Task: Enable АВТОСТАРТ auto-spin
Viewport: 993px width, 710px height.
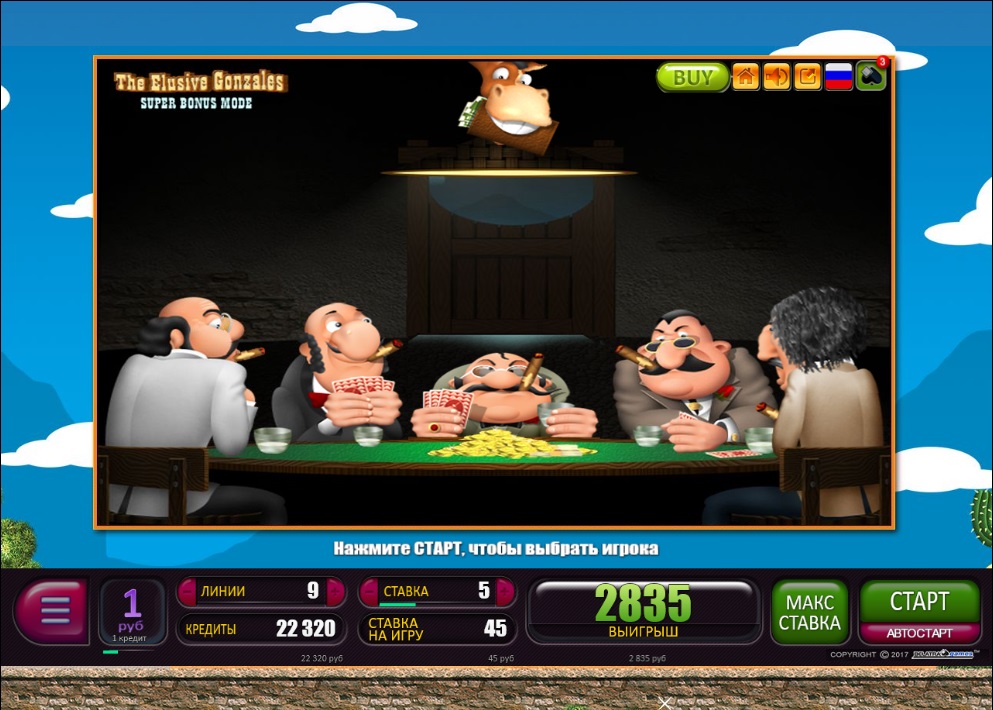Action: tap(918, 633)
